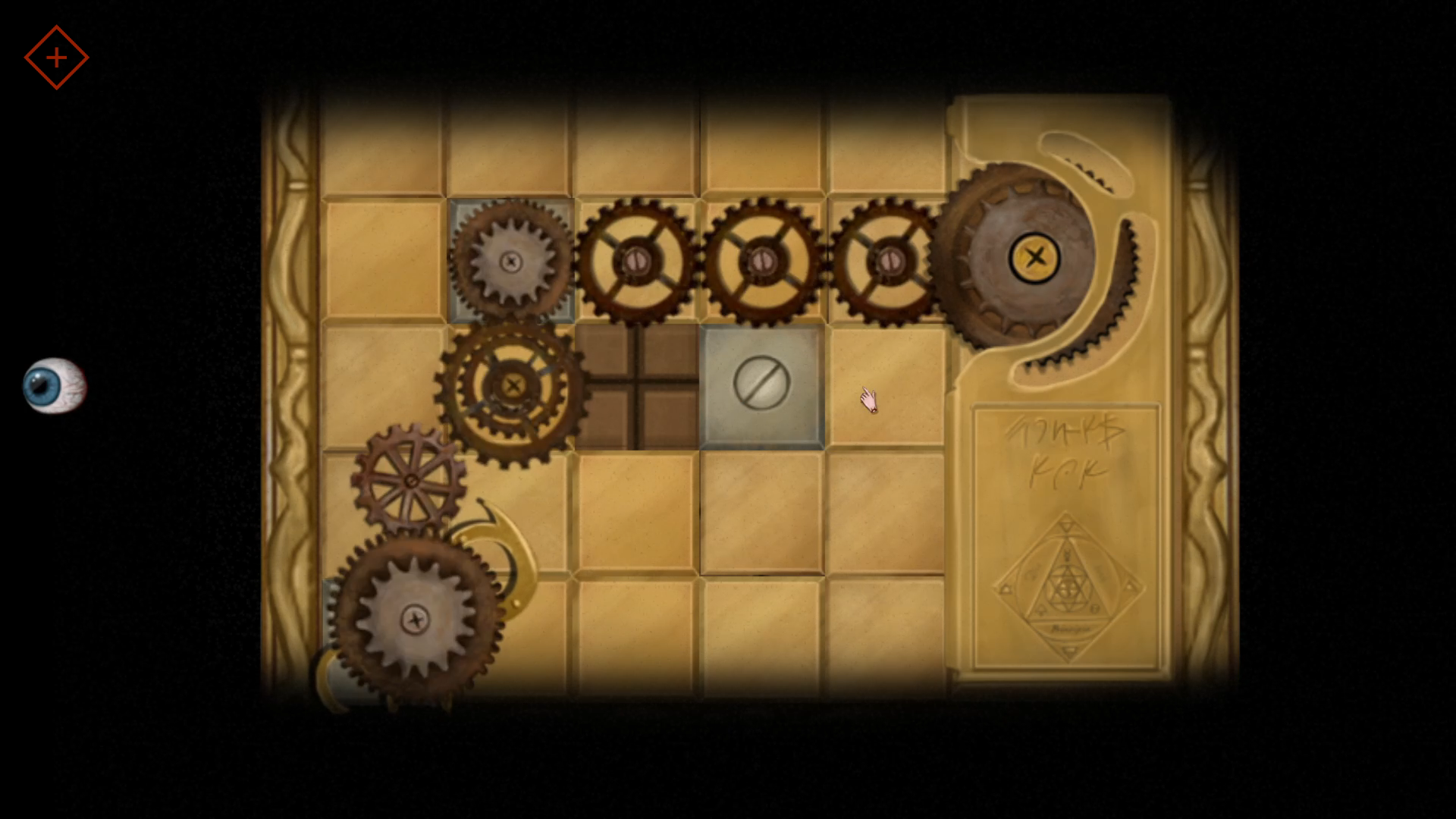
Task: Open the inventory with the diamond plus icon
Action: [57, 57]
